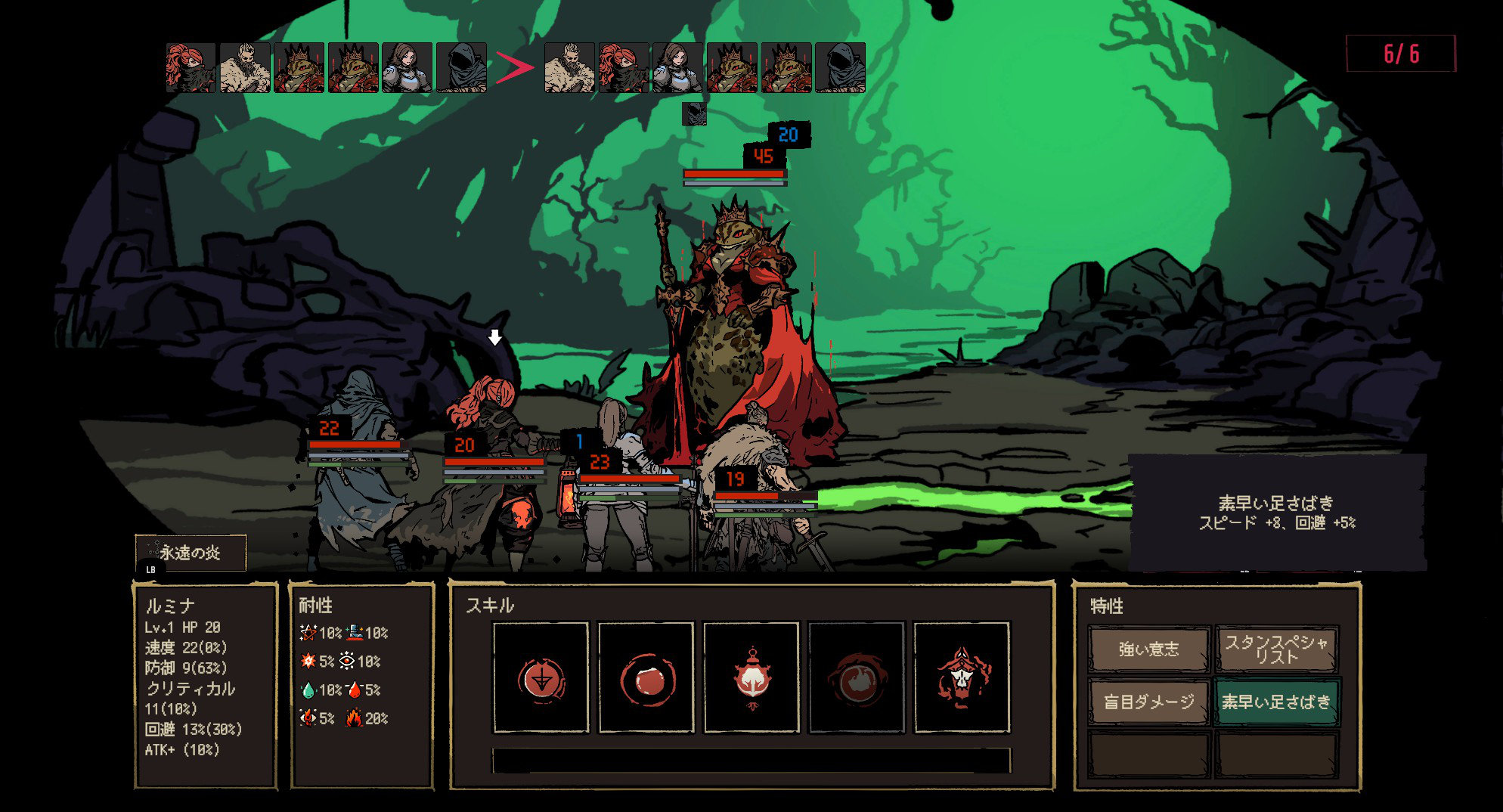The width and height of the screenshot is (1503, 812).
Task: Choose the dimmed flame orb skill
Action: [x=856, y=677]
